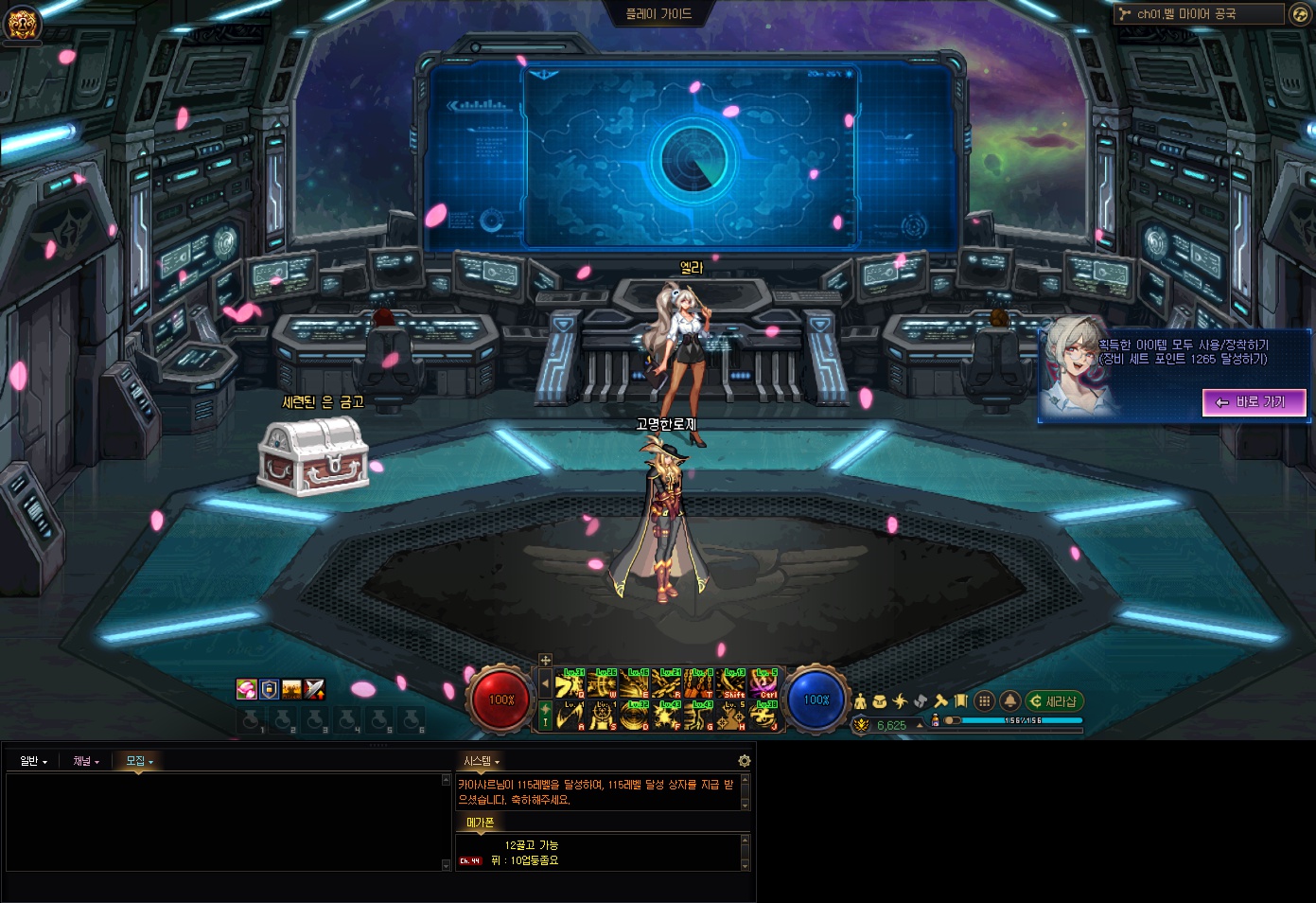Click the 바로 가기 shortcut button
Image resolution: width=1316 pixels, height=903 pixels.
pos(1254,402)
